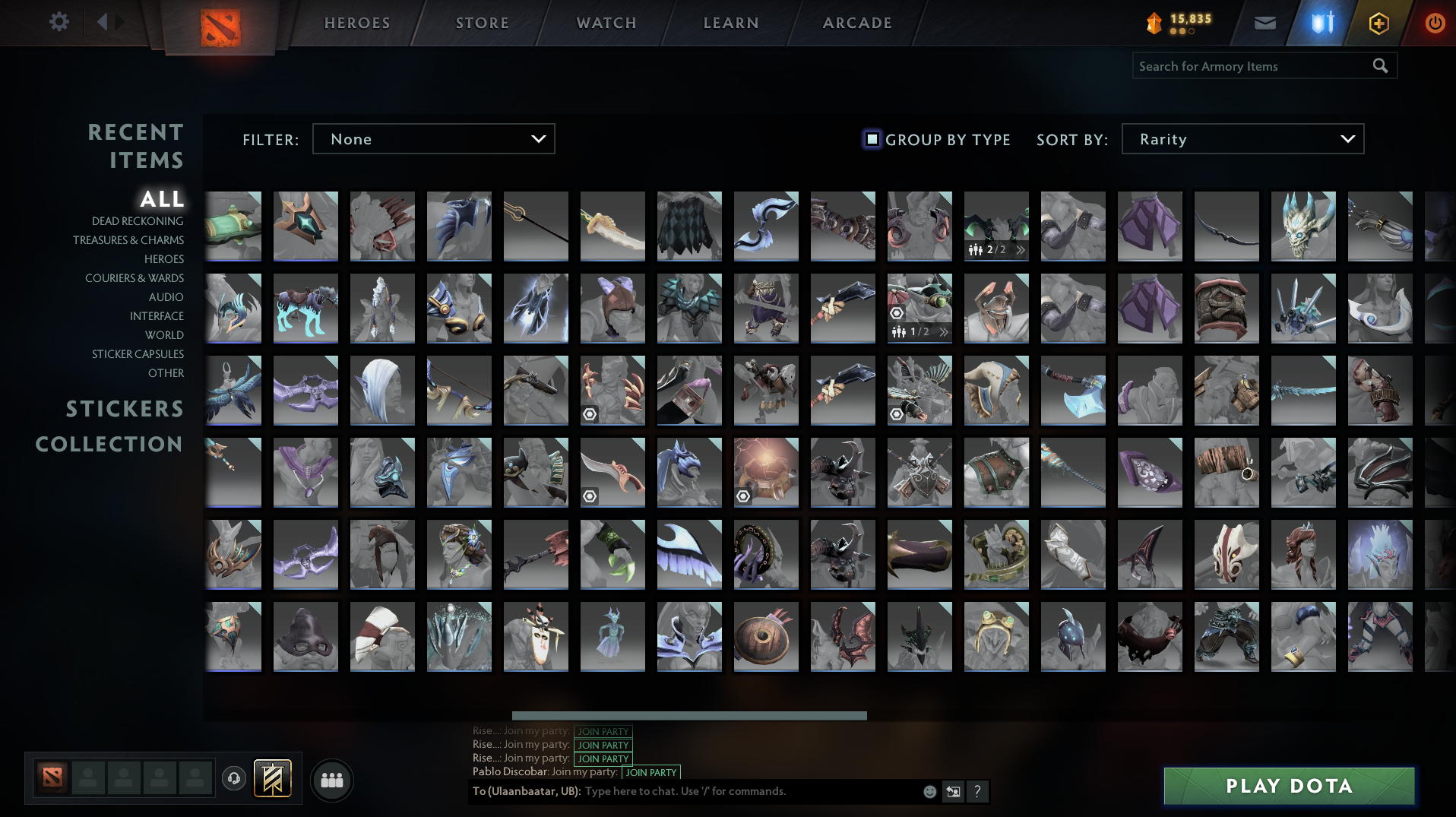
Task: Open friends list via people icon
Action: [331, 779]
